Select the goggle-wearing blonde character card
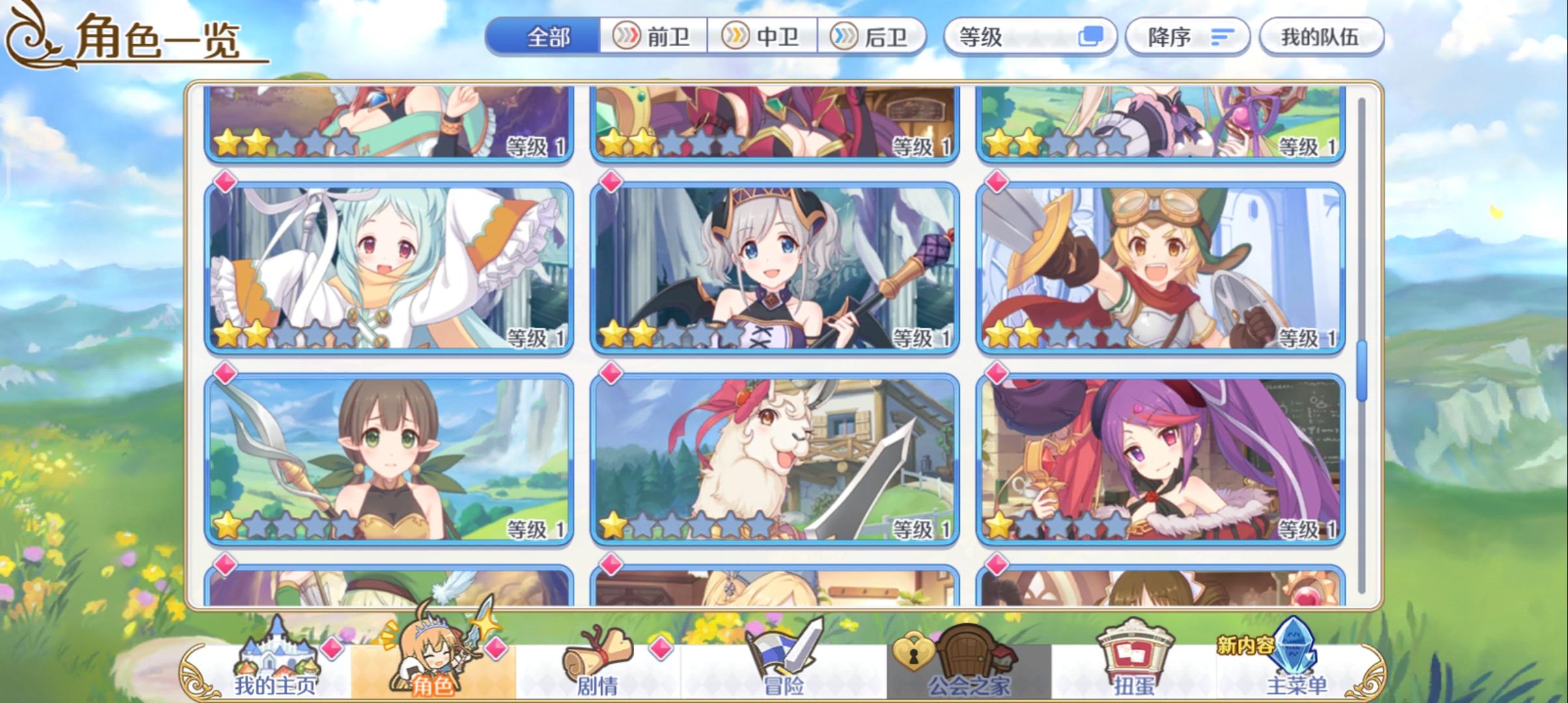The image size is (1568, 703). (1166, 267)
